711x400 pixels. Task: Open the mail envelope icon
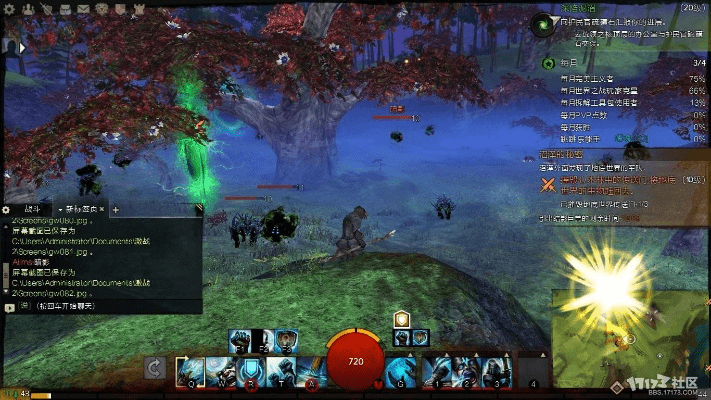point(84,8)
